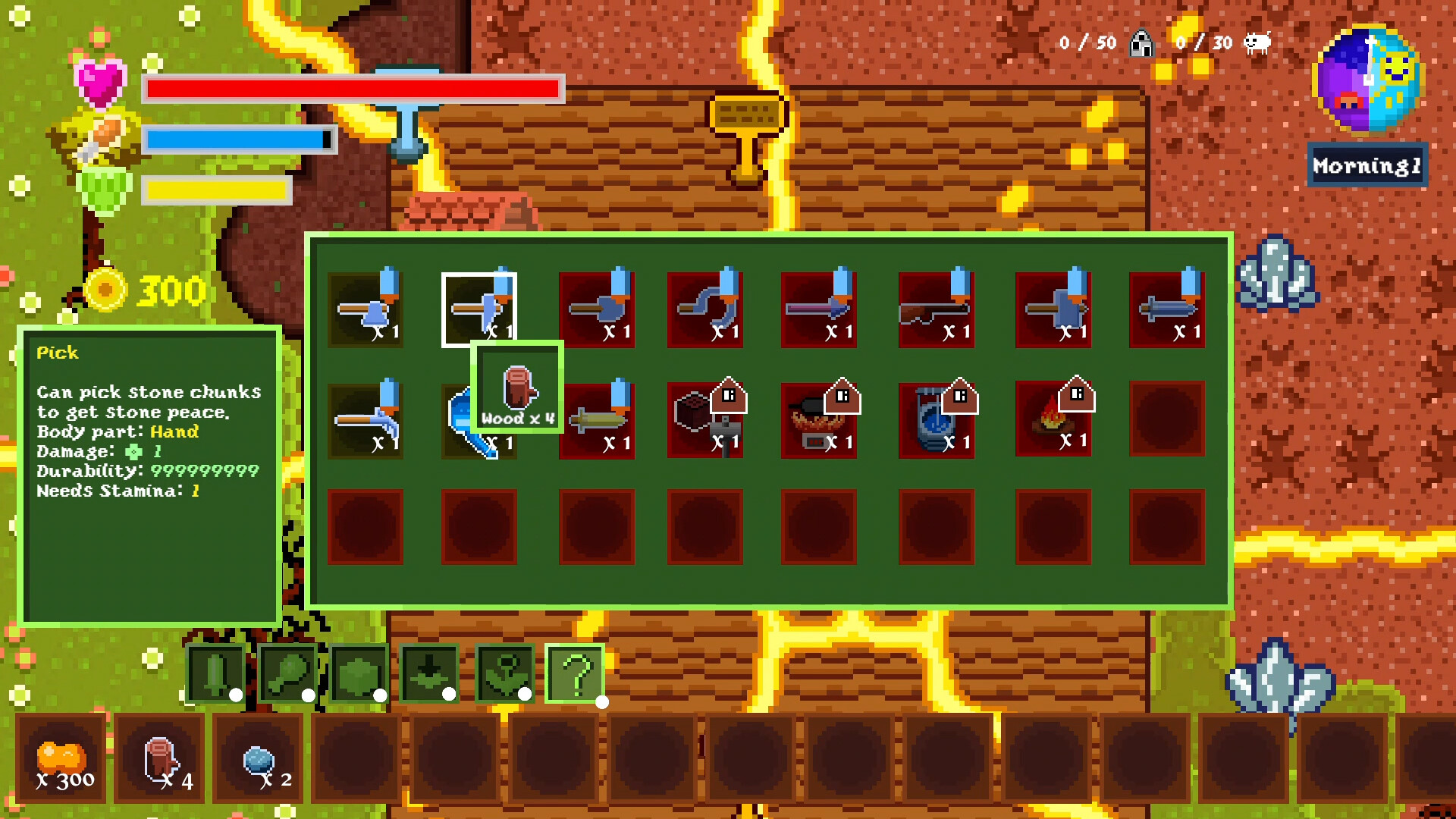Select the furnace buildable item
This screenshot has height=819, width=1456.
point(821,421)
